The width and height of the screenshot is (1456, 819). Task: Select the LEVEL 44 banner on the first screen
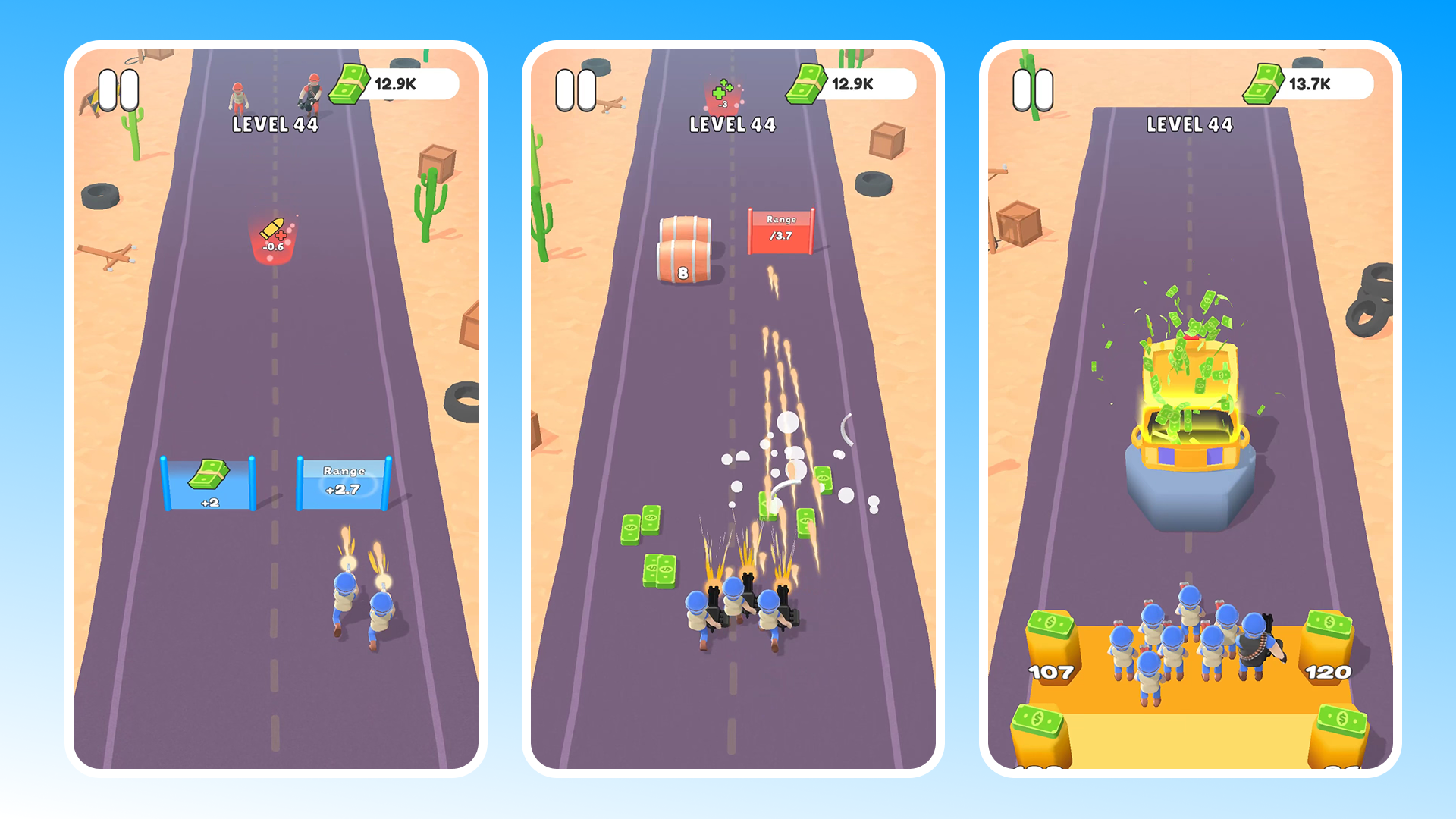(275, 124)
